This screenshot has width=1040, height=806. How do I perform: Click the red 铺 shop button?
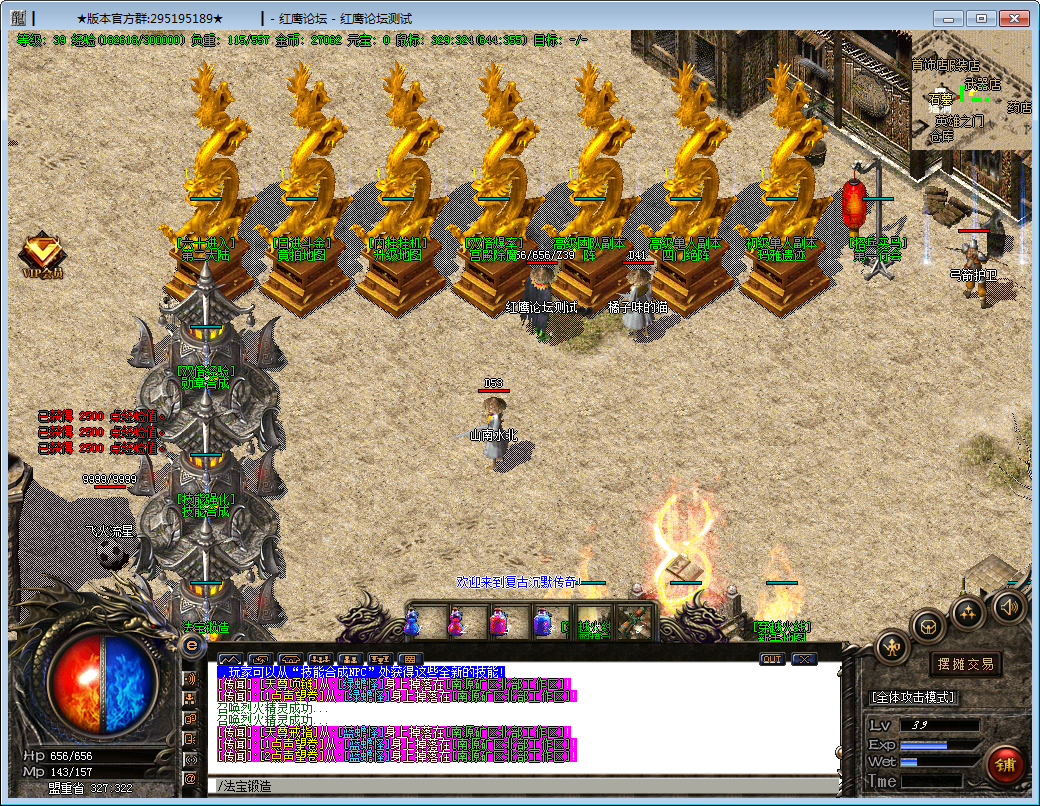(1004, 765)
